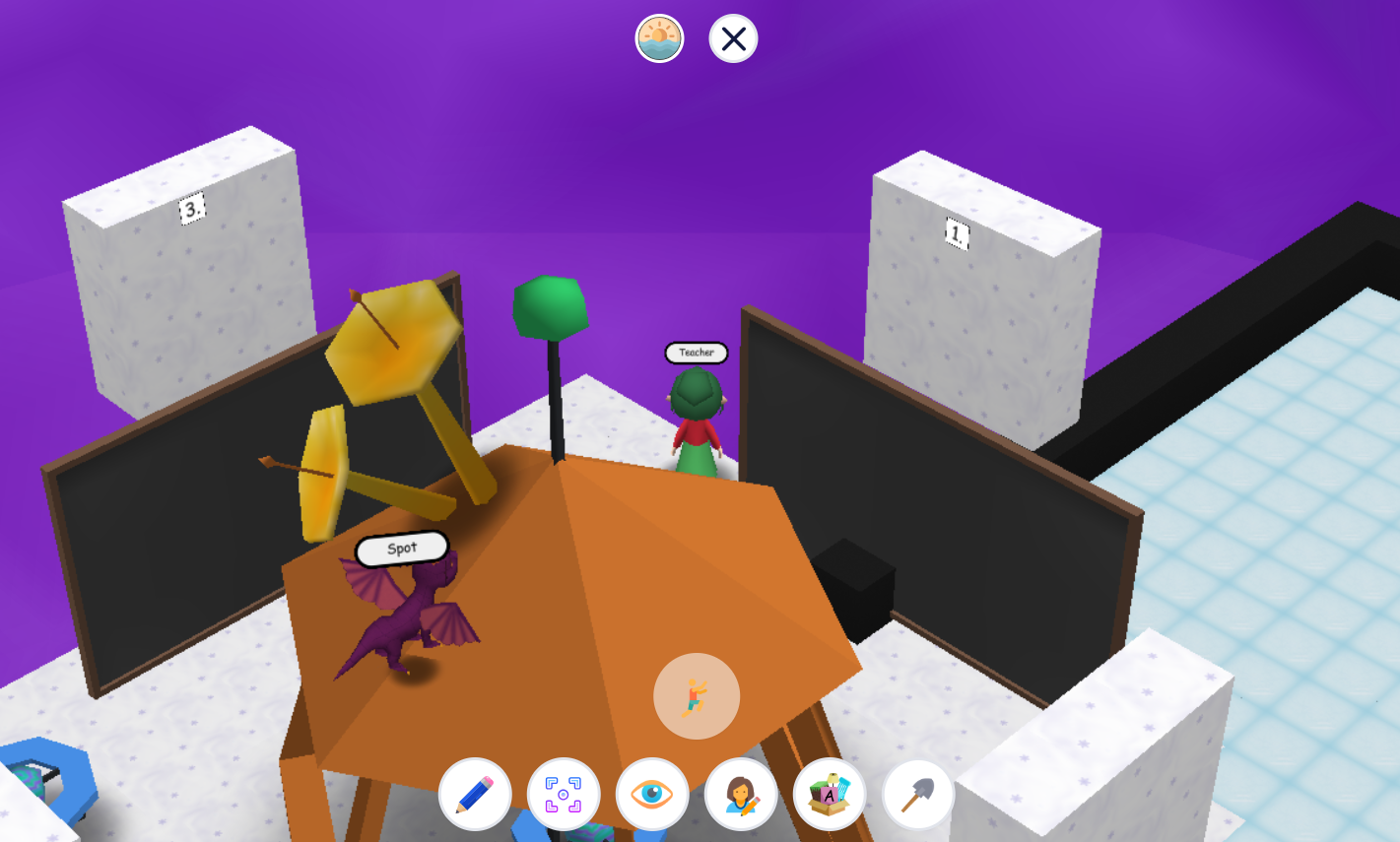Click the green tree behind the roof
This screenshot has height=842, width=1400.
550,305
